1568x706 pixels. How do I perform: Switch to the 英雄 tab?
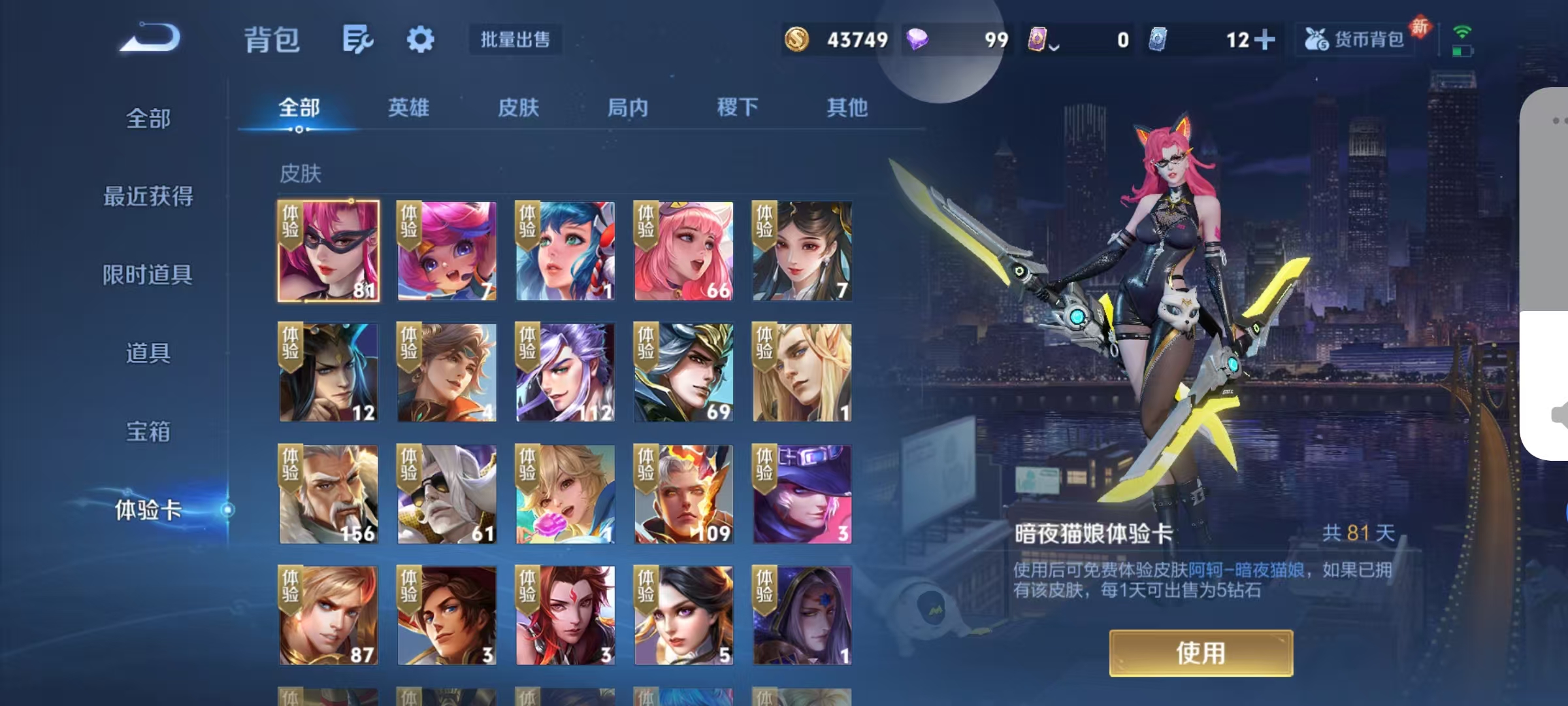408,108
